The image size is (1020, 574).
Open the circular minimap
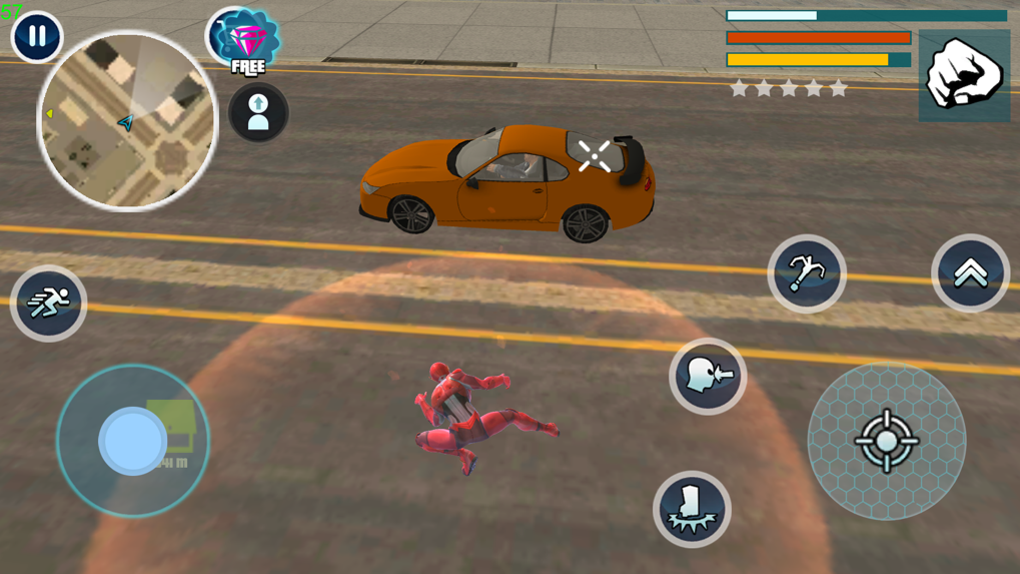127,121
